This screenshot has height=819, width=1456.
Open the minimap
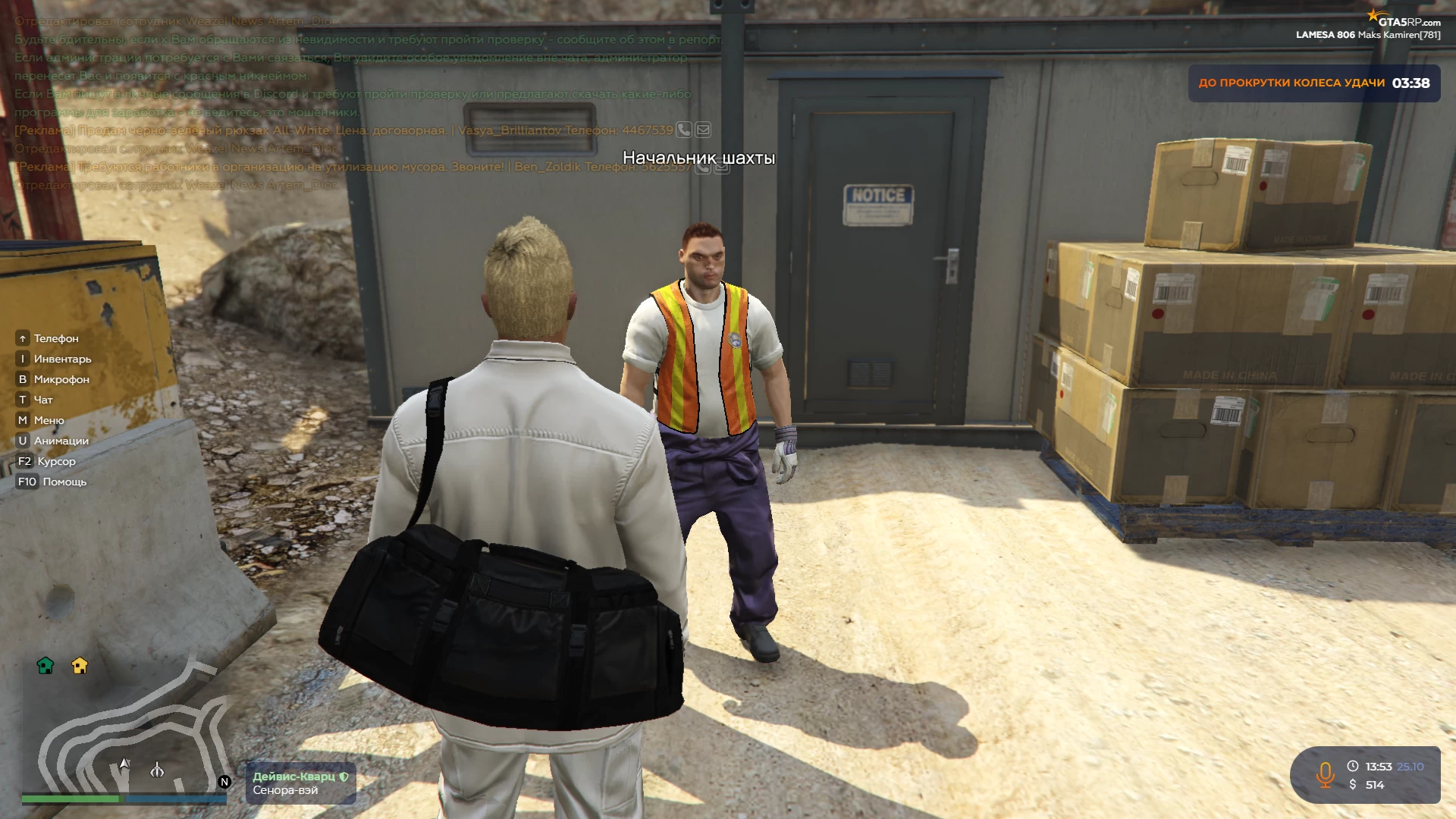[125, 728]
